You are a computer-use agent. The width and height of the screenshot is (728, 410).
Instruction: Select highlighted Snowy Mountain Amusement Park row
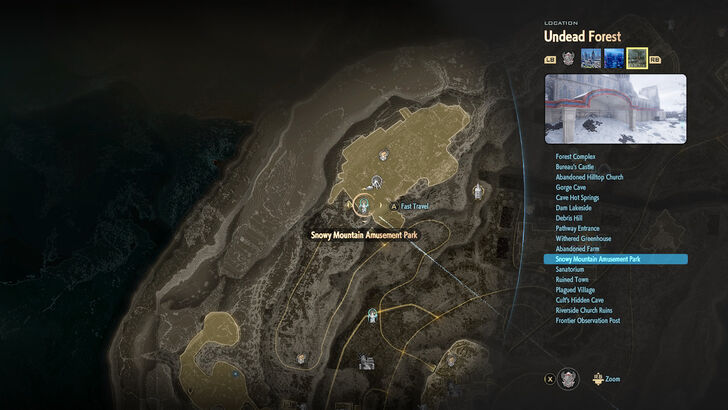pos(614,259)
